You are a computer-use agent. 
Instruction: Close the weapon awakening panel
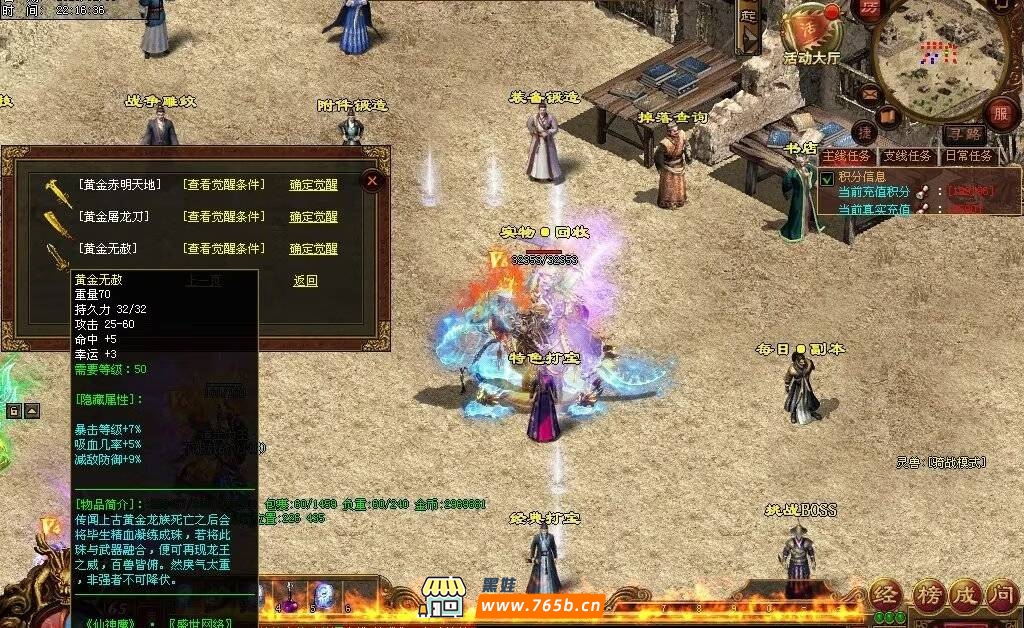tap(372, 181)
